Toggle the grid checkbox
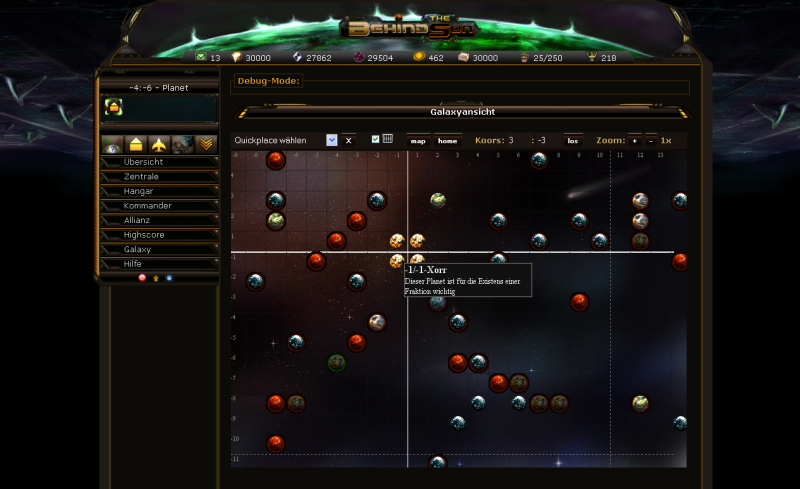 pyautogui.click(x=376, y=139)
